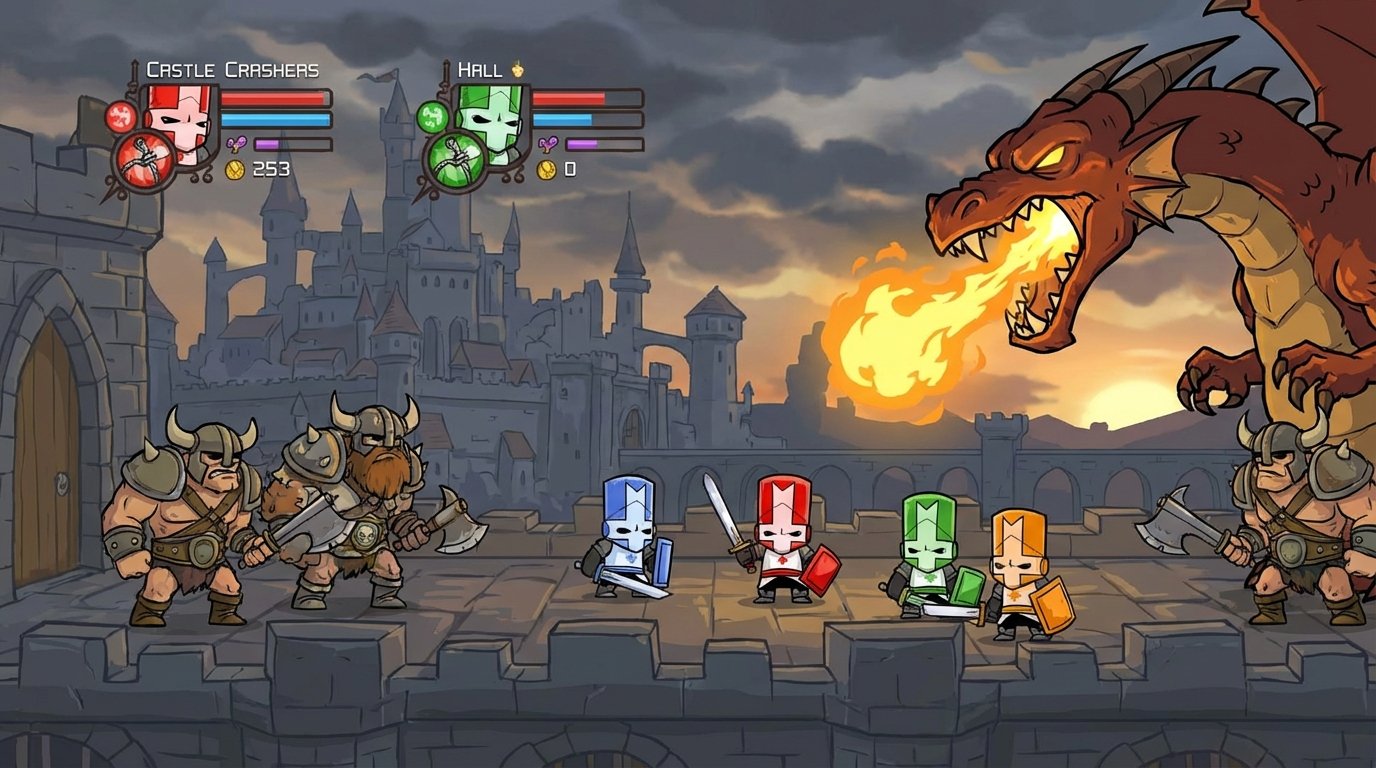Click the red knight's health bar
The image size is (1376, 768).
coord(274,100)
